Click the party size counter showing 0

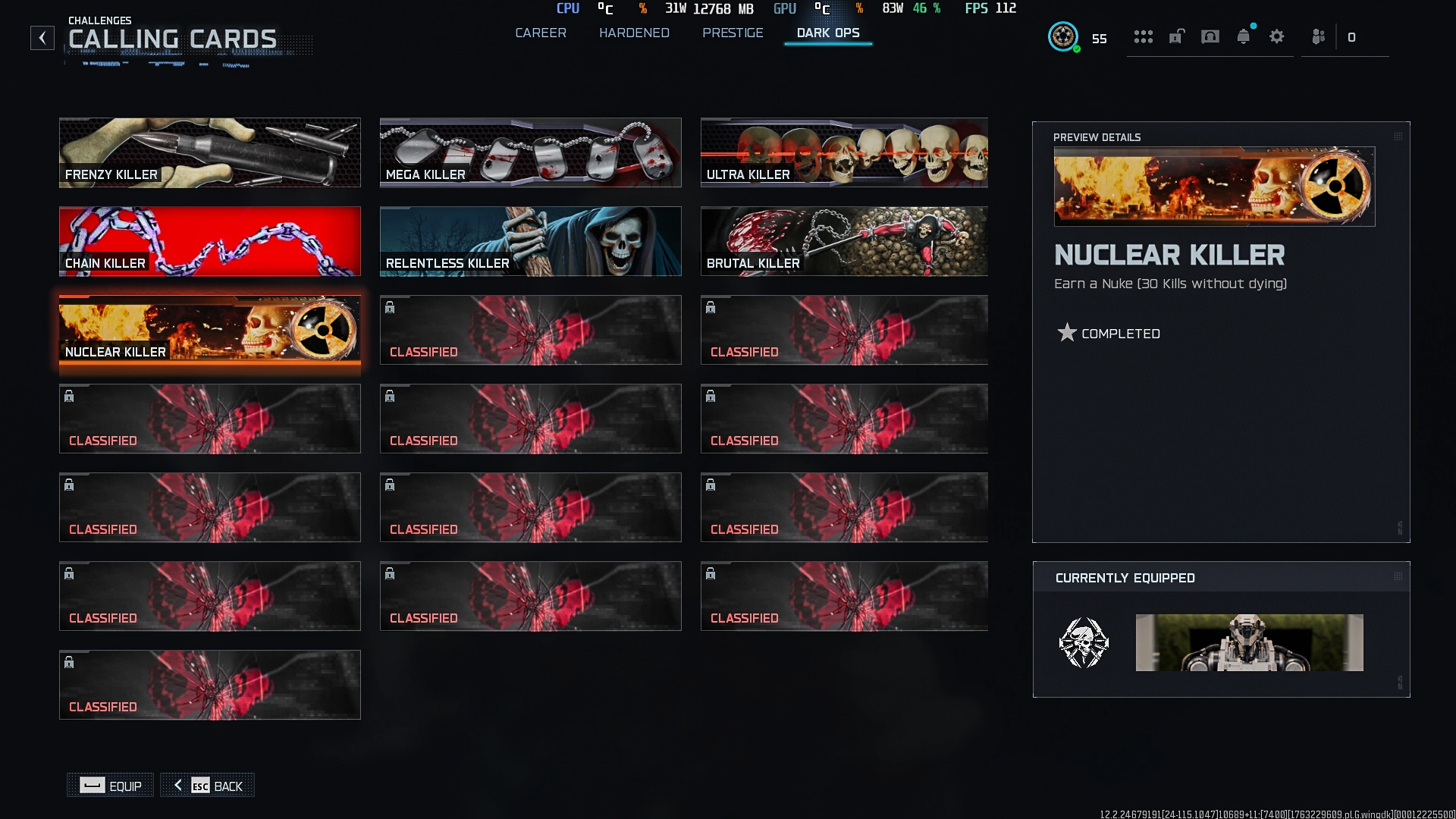(x=1353, y=36)
